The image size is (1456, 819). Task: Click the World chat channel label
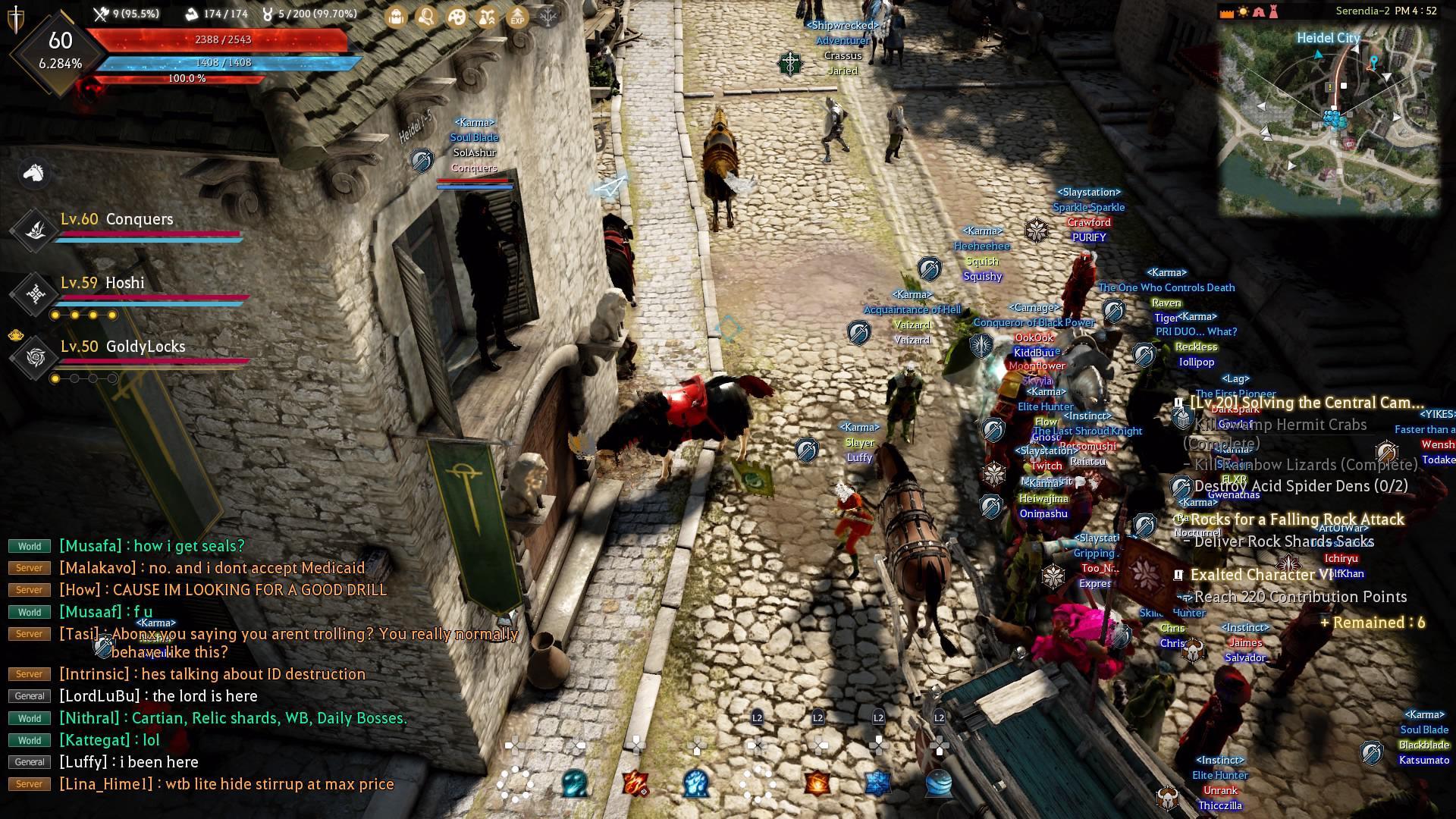click(x=29, y=545)
